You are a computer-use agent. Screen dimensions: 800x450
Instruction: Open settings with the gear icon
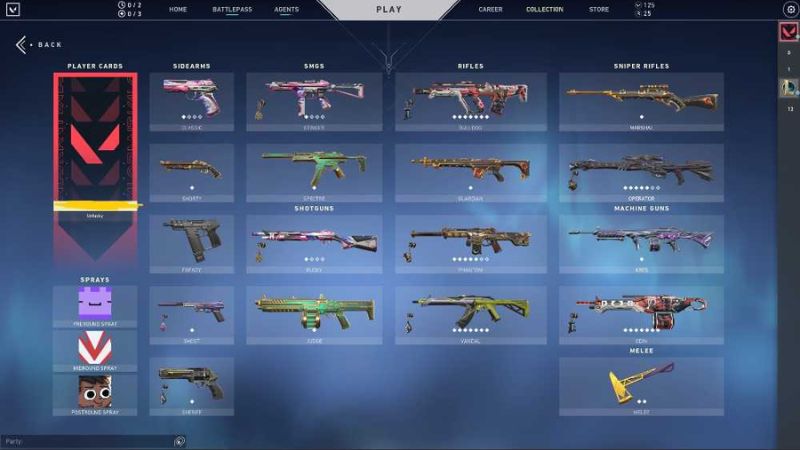point(789,9)
